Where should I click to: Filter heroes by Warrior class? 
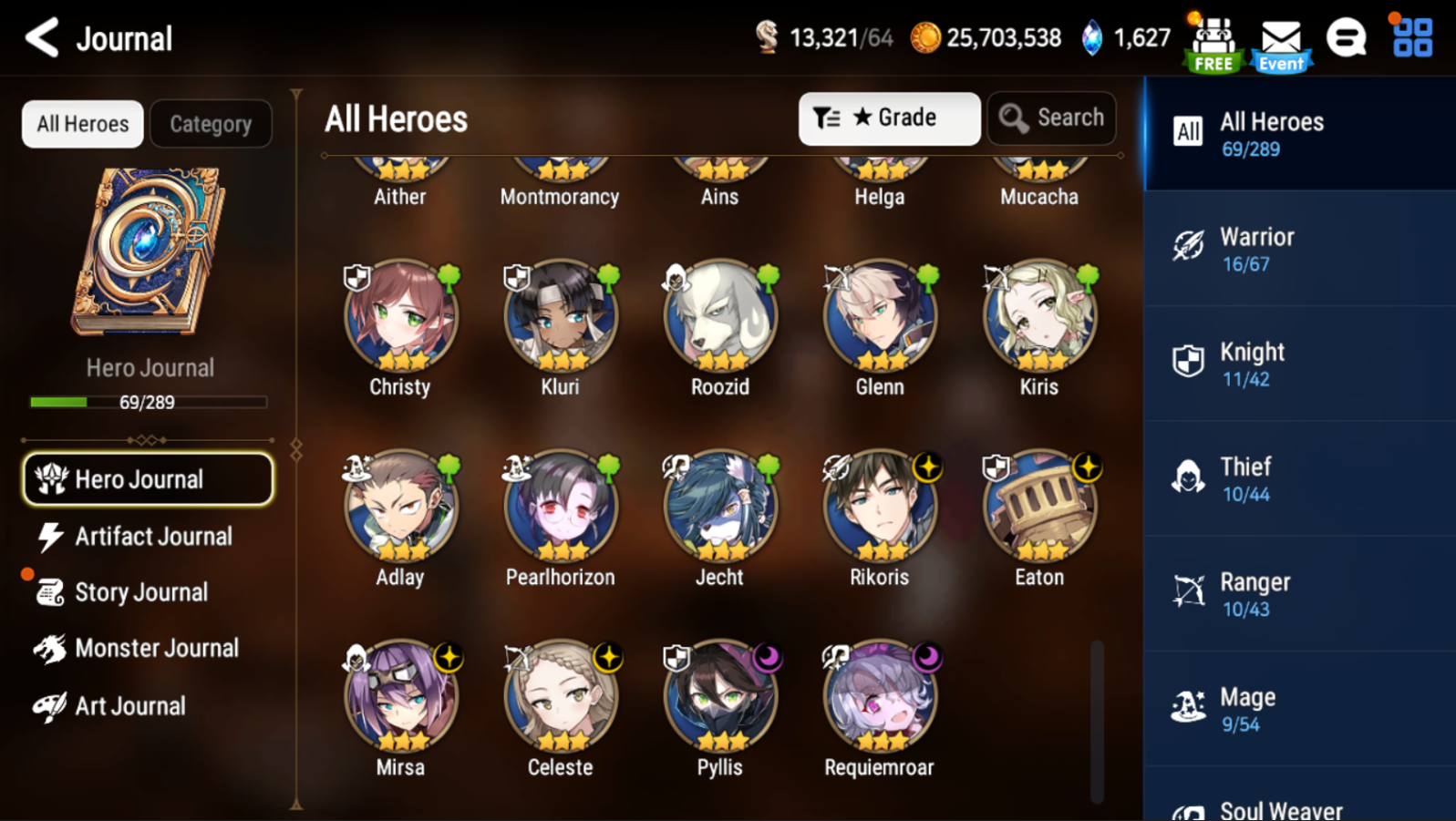[1299, 249]
